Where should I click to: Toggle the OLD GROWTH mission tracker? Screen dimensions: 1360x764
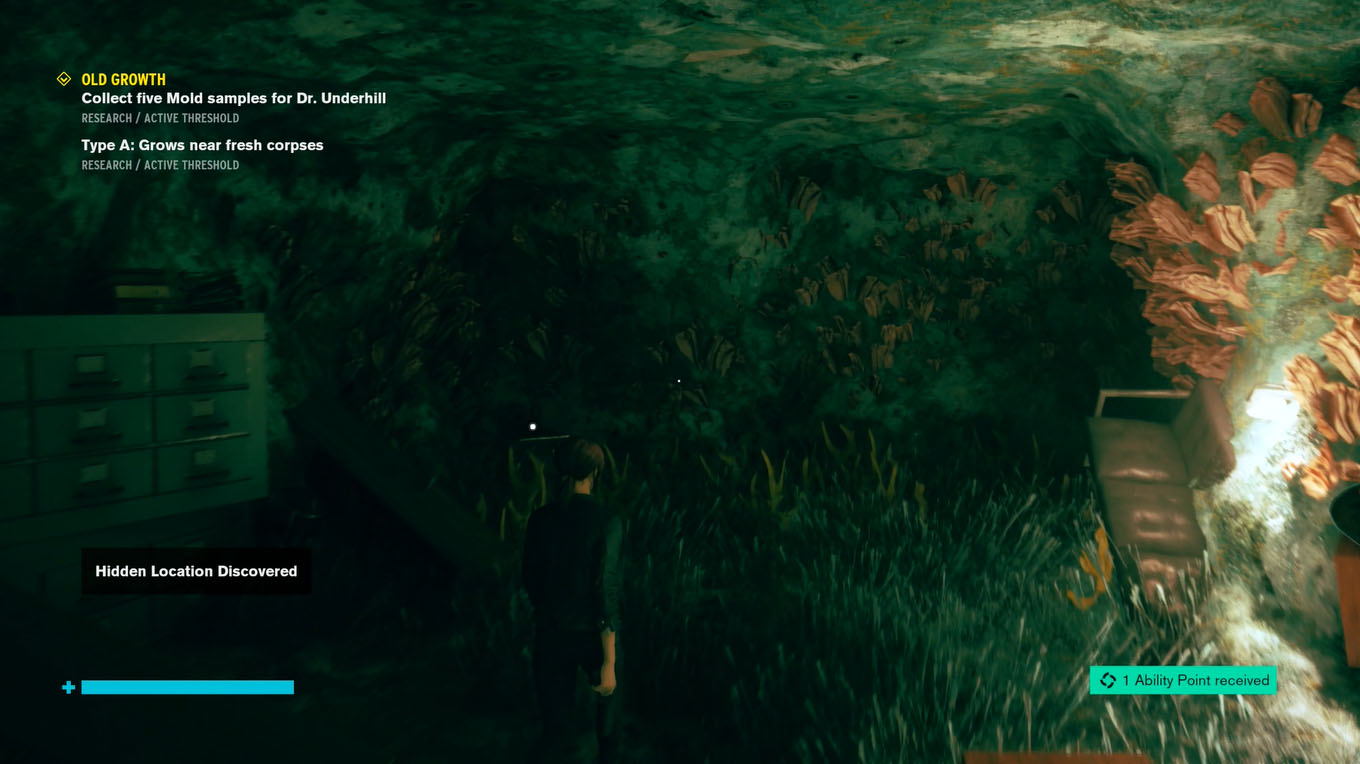[122, 79]
